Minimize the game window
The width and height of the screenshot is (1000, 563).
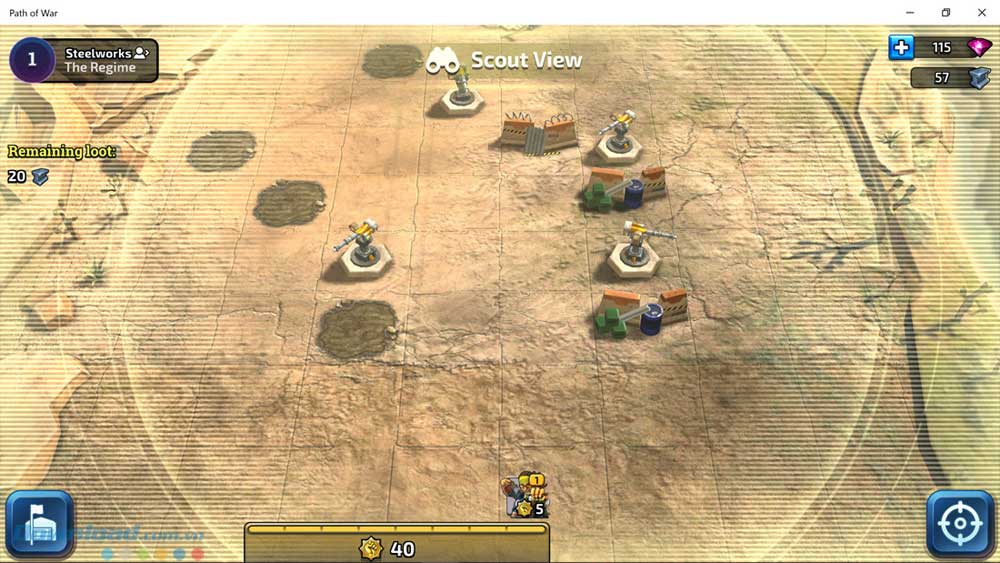point(909,12)
